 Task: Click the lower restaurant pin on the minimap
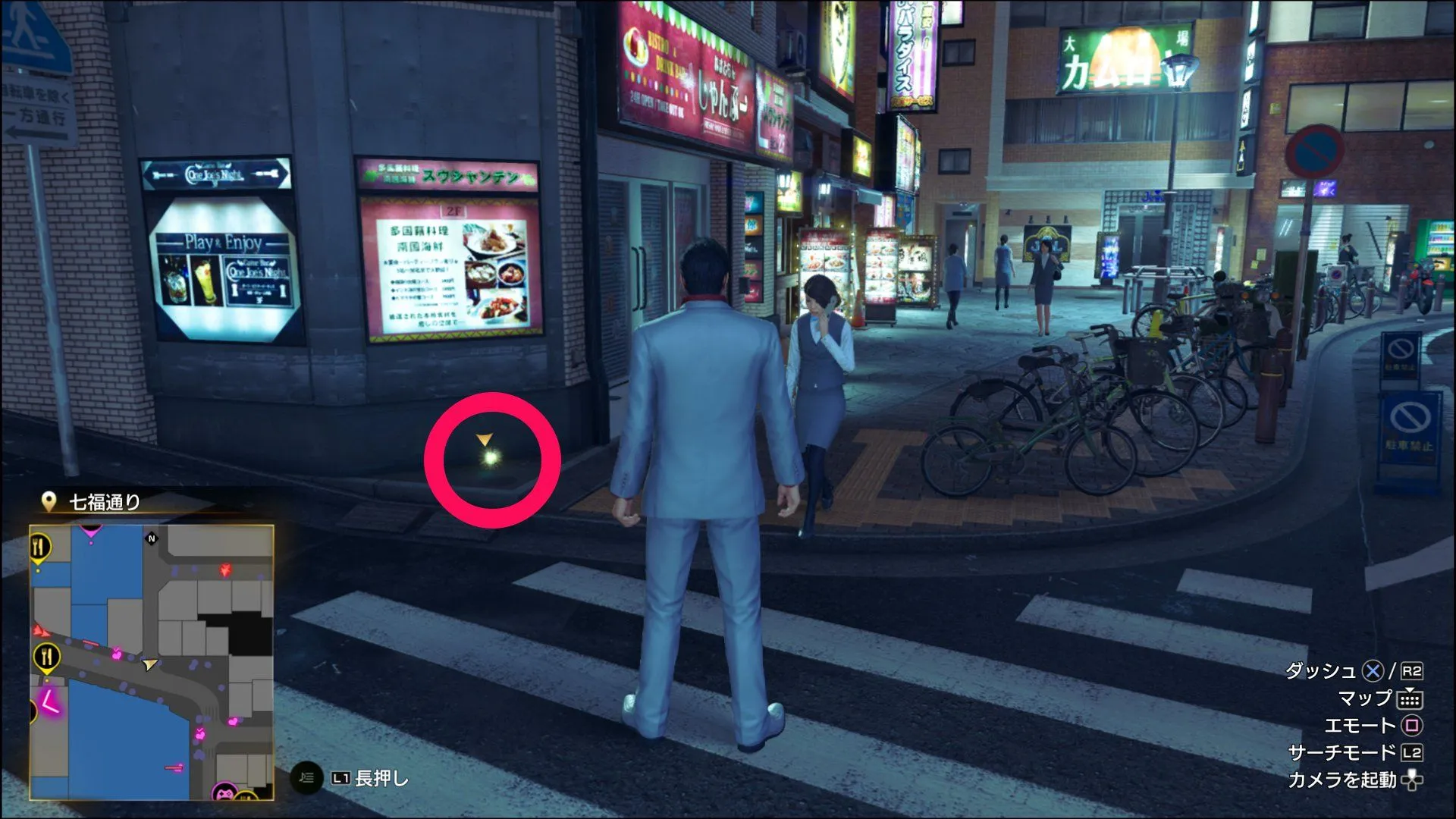(46, 654)
